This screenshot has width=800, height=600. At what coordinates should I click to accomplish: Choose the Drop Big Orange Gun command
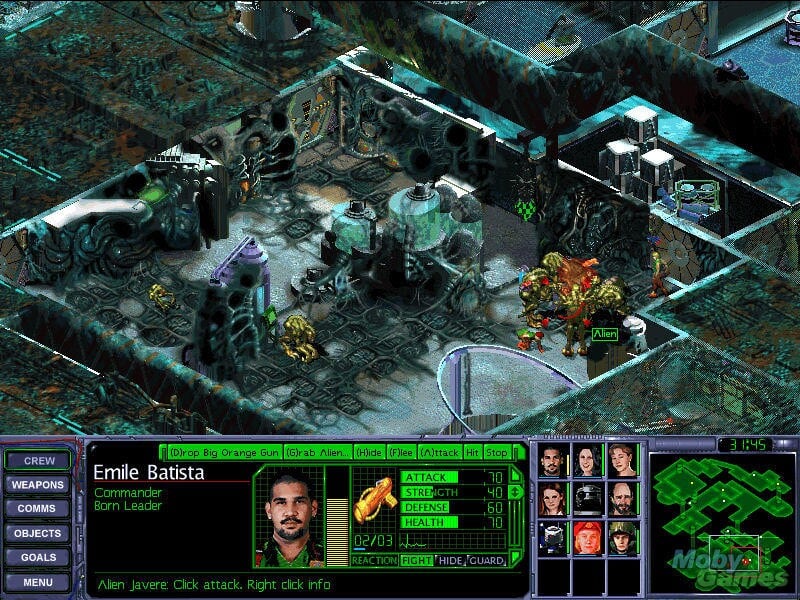click(224, 452)
